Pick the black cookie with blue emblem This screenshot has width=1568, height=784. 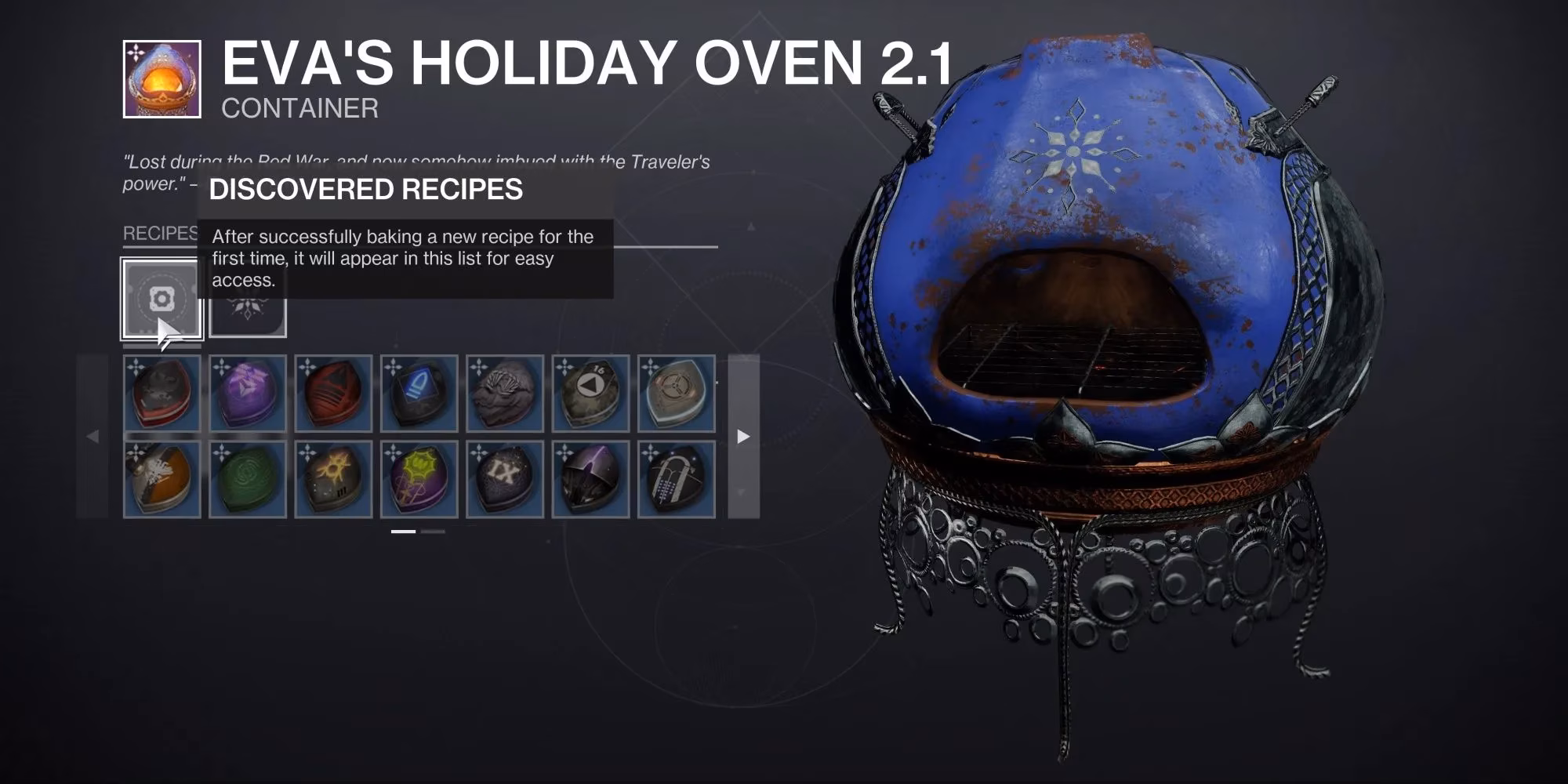(x=419, y=393)
